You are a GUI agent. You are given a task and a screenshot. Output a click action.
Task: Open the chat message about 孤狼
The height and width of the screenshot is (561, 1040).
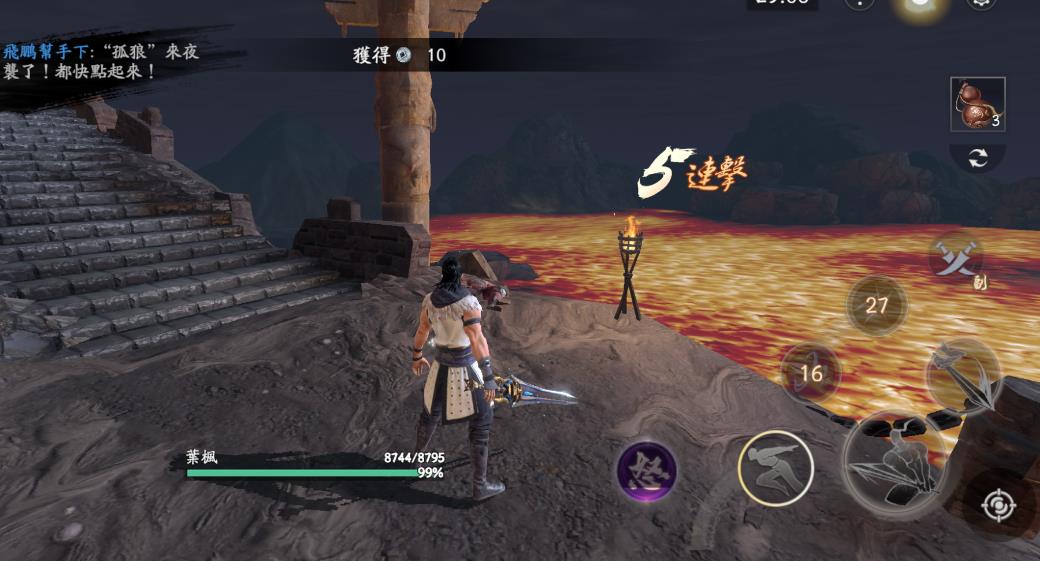pos(100,61)
